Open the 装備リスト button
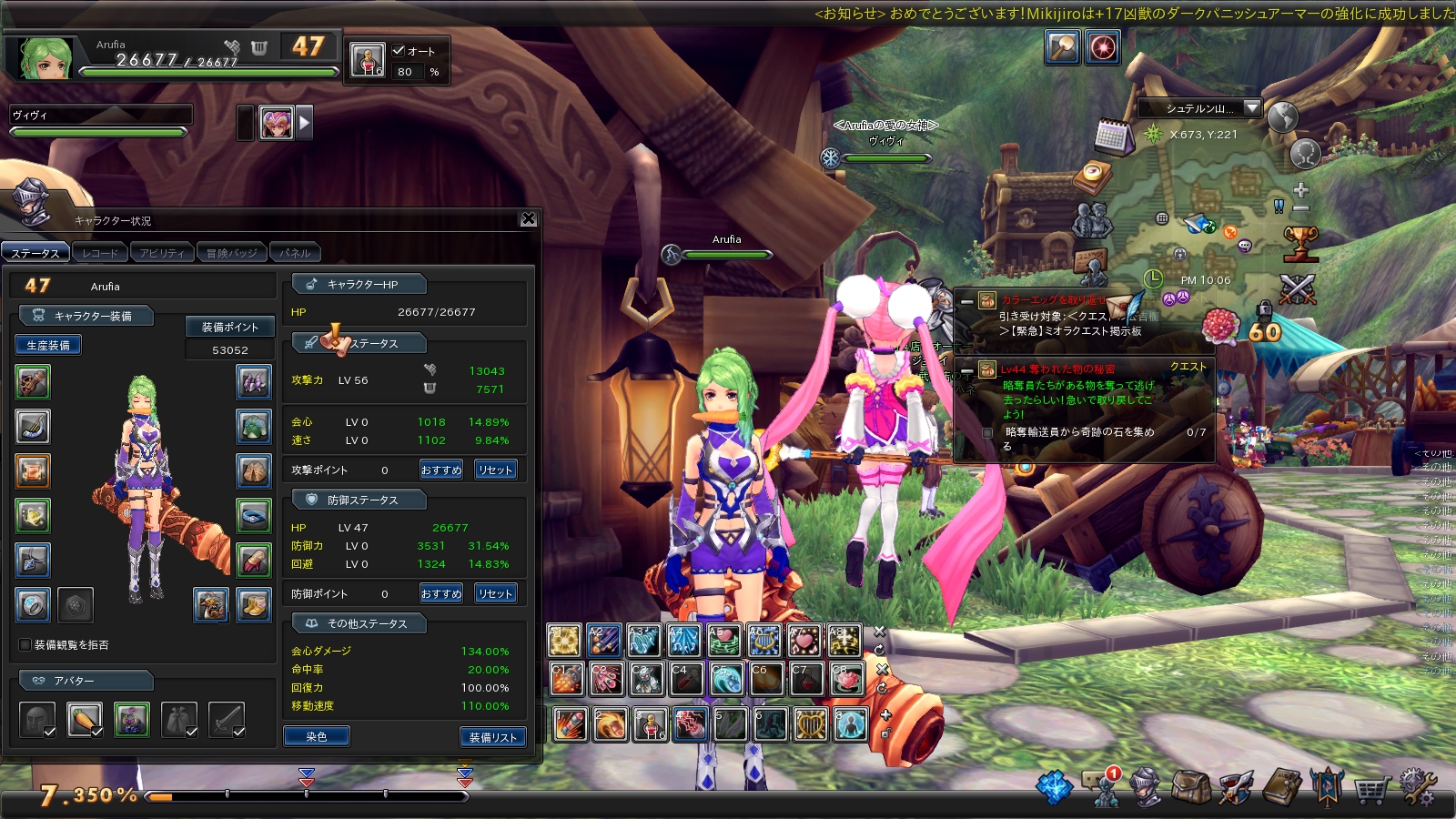This screenshot has width=1456, height=819. click(493, 737)
